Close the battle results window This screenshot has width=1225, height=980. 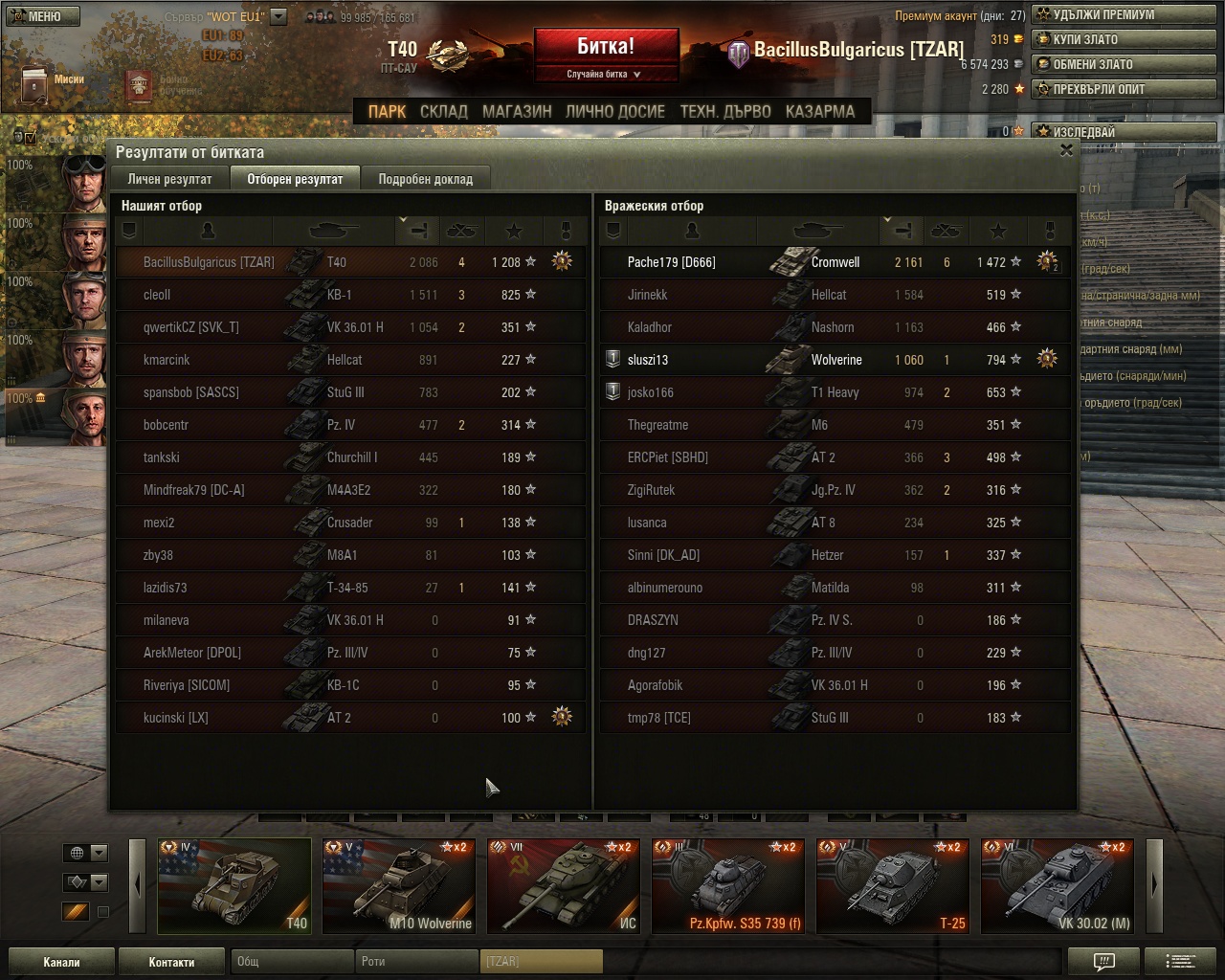coord(1066,150)
